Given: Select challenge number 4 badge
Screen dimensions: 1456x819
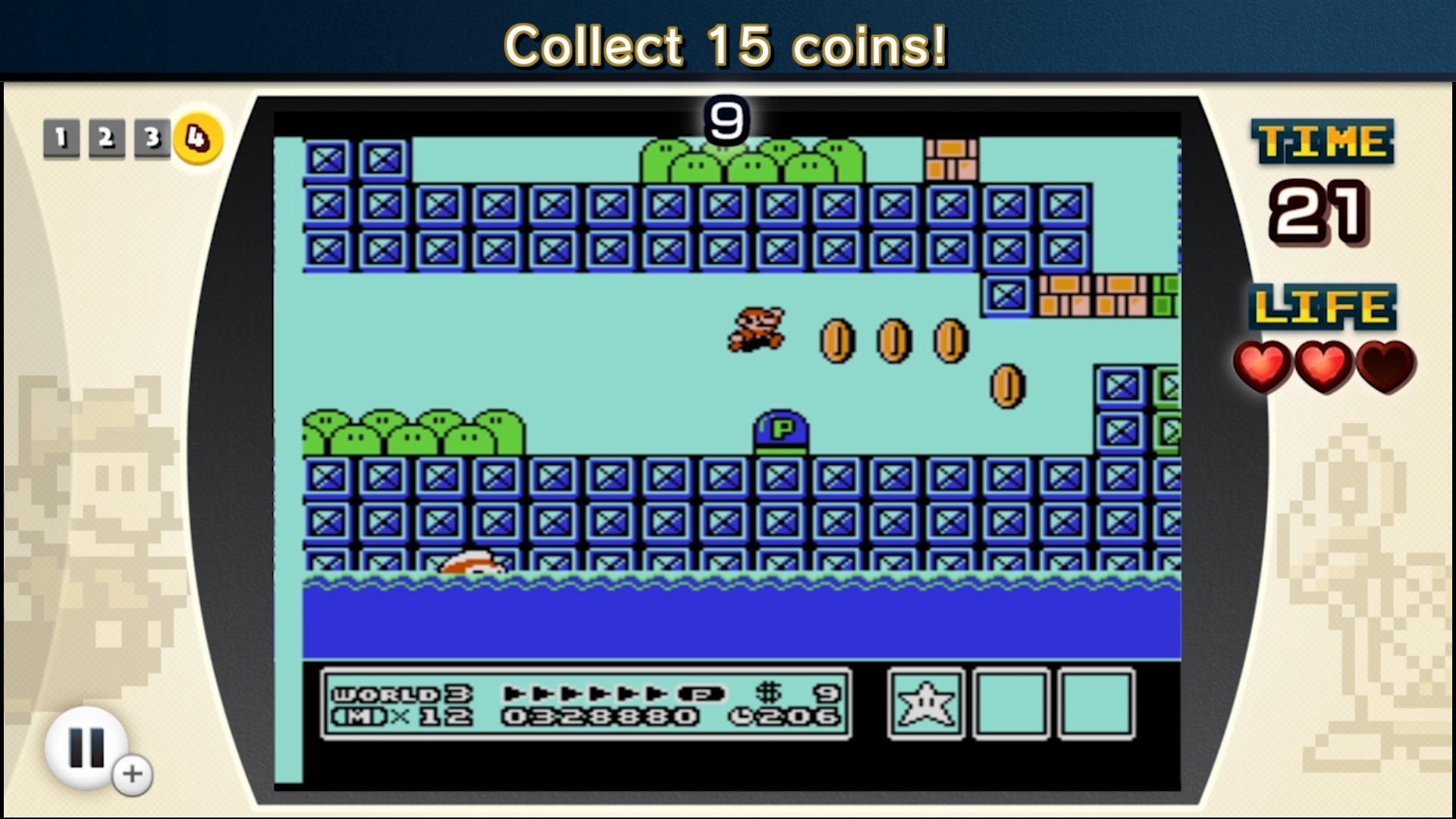Looking at the screenshot, I should pyautogui.click(x=197, y=138).
